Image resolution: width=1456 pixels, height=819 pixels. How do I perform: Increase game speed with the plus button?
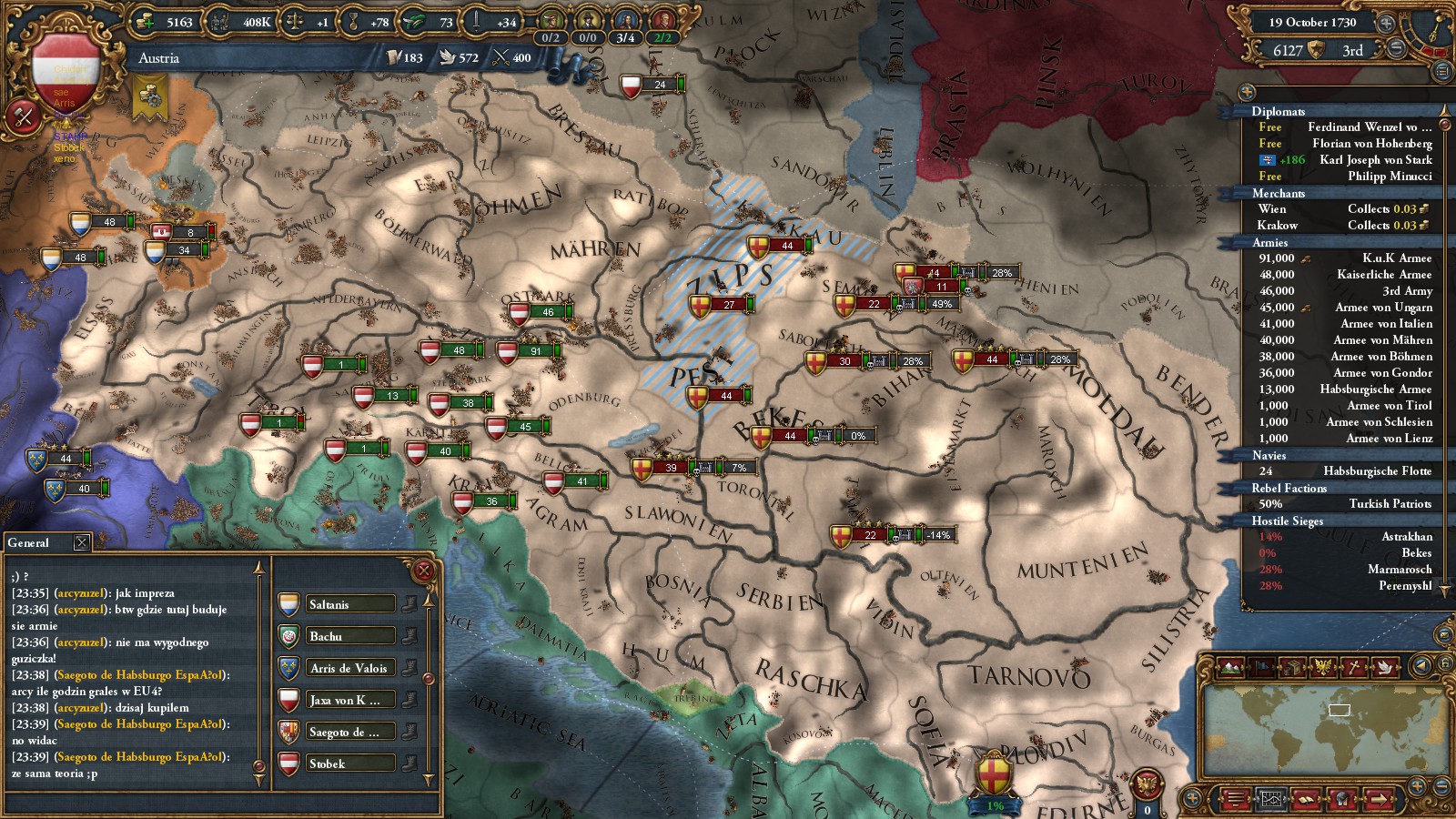point(1385,23)
